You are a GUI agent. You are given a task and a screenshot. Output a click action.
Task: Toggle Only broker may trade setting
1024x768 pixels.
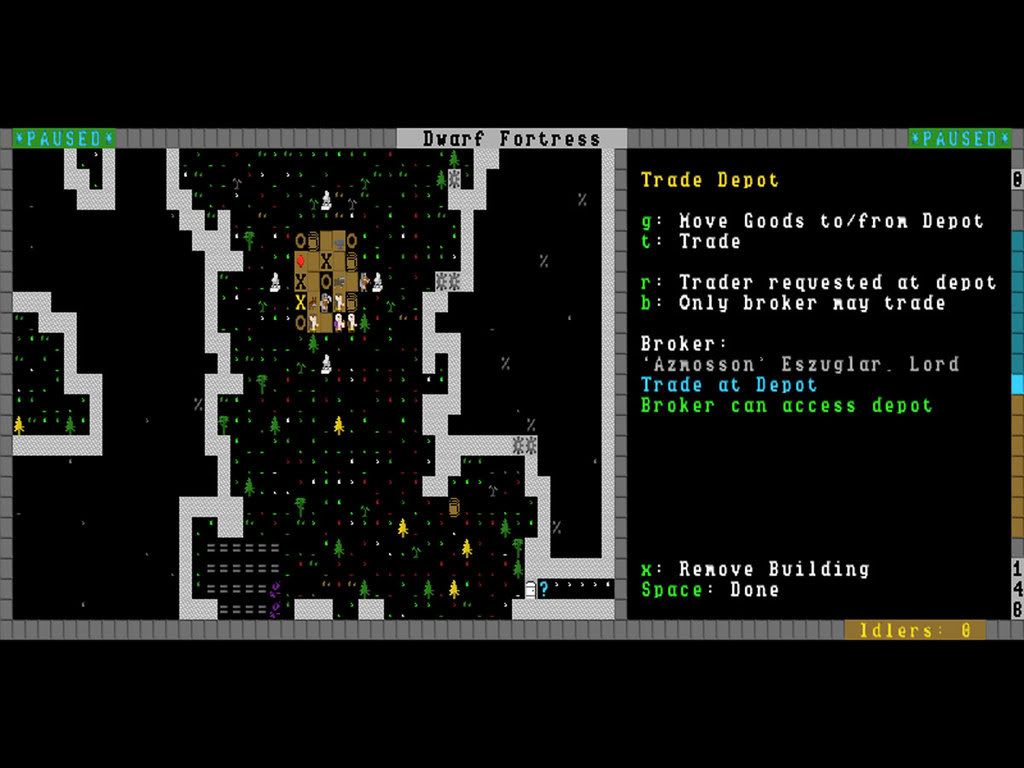[x=793, y=303]
